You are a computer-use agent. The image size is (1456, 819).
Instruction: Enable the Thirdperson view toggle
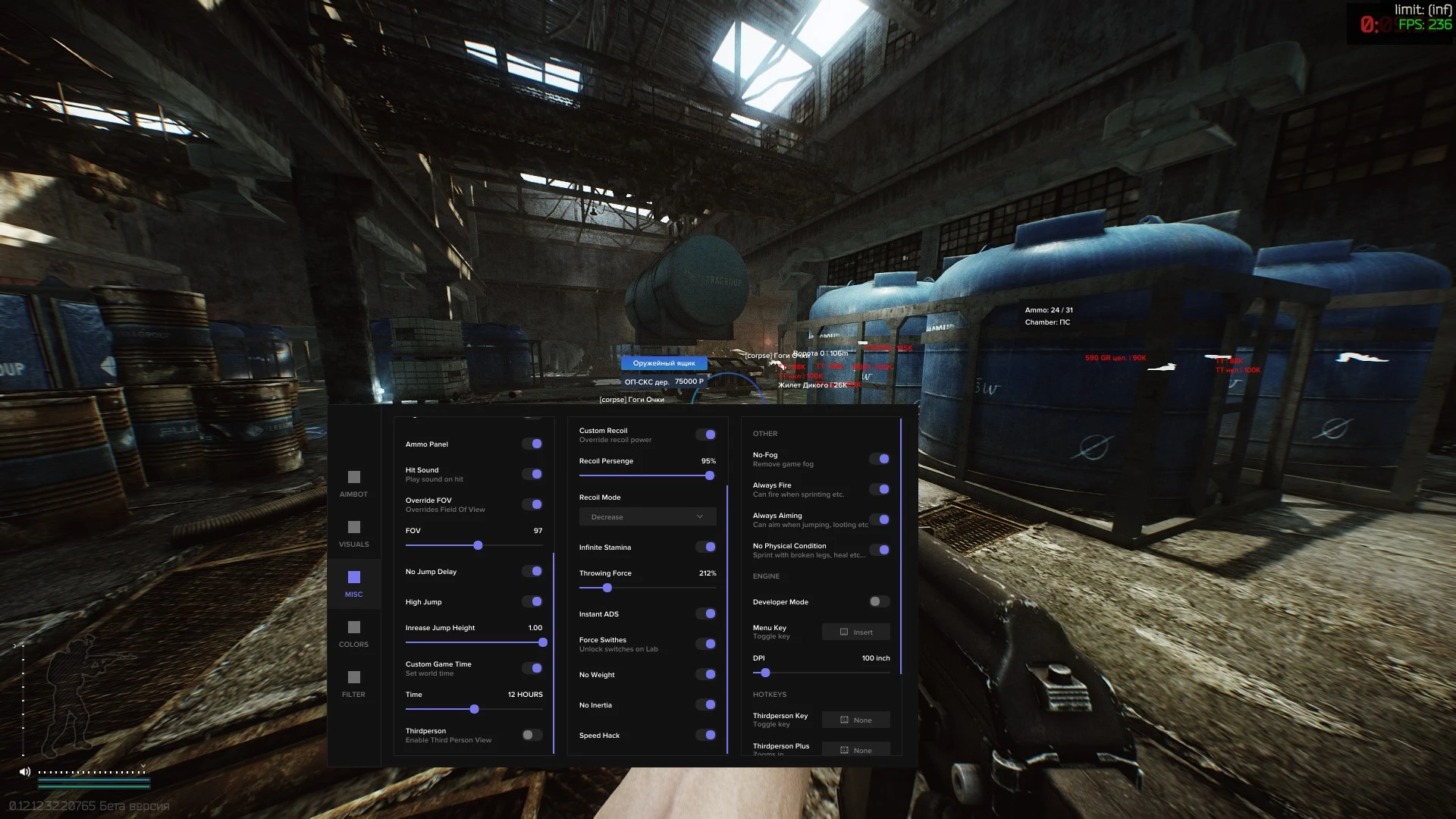pos(531,734)
